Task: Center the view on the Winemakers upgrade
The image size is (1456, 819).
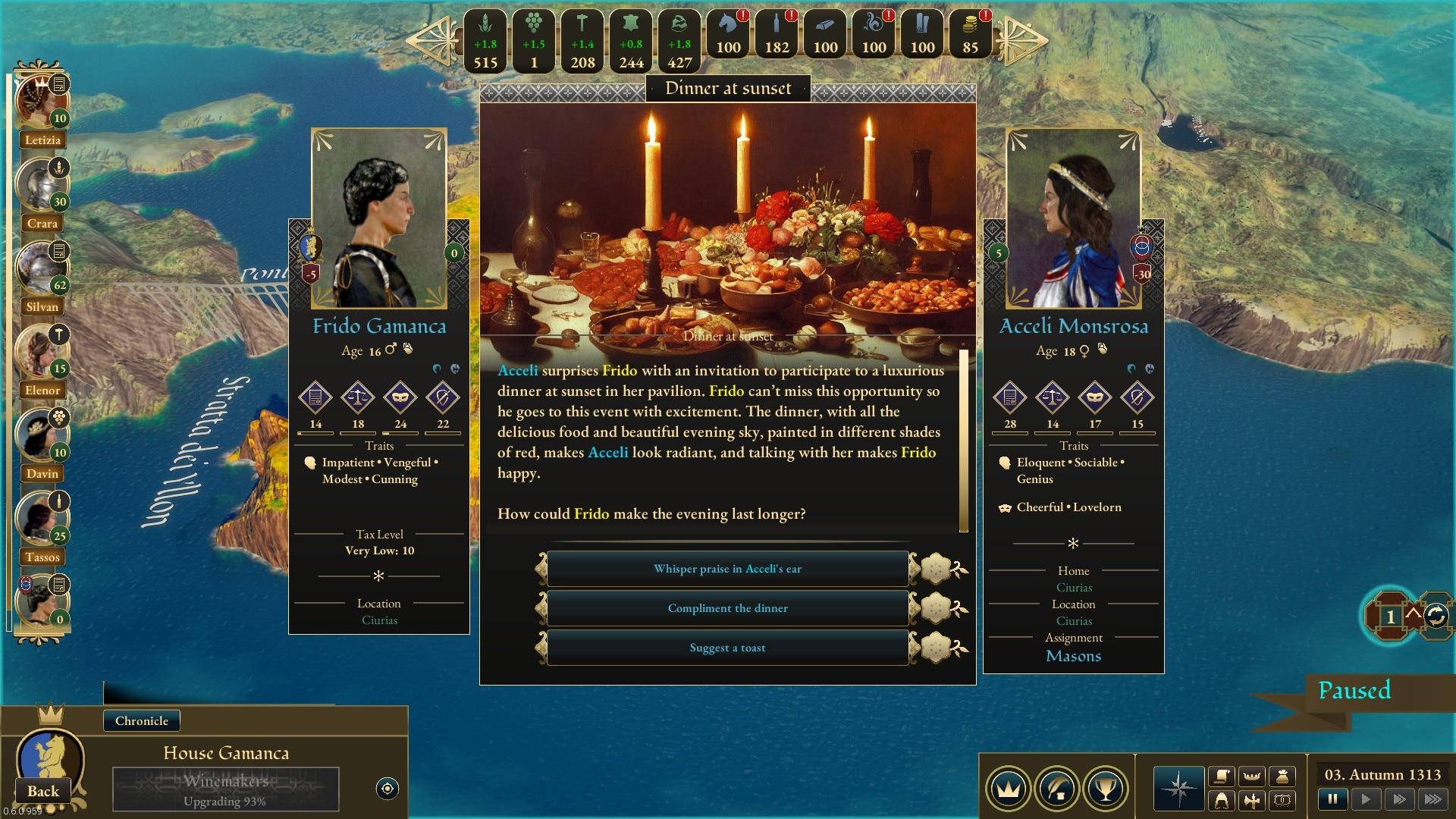Action: tap(387, 789)
